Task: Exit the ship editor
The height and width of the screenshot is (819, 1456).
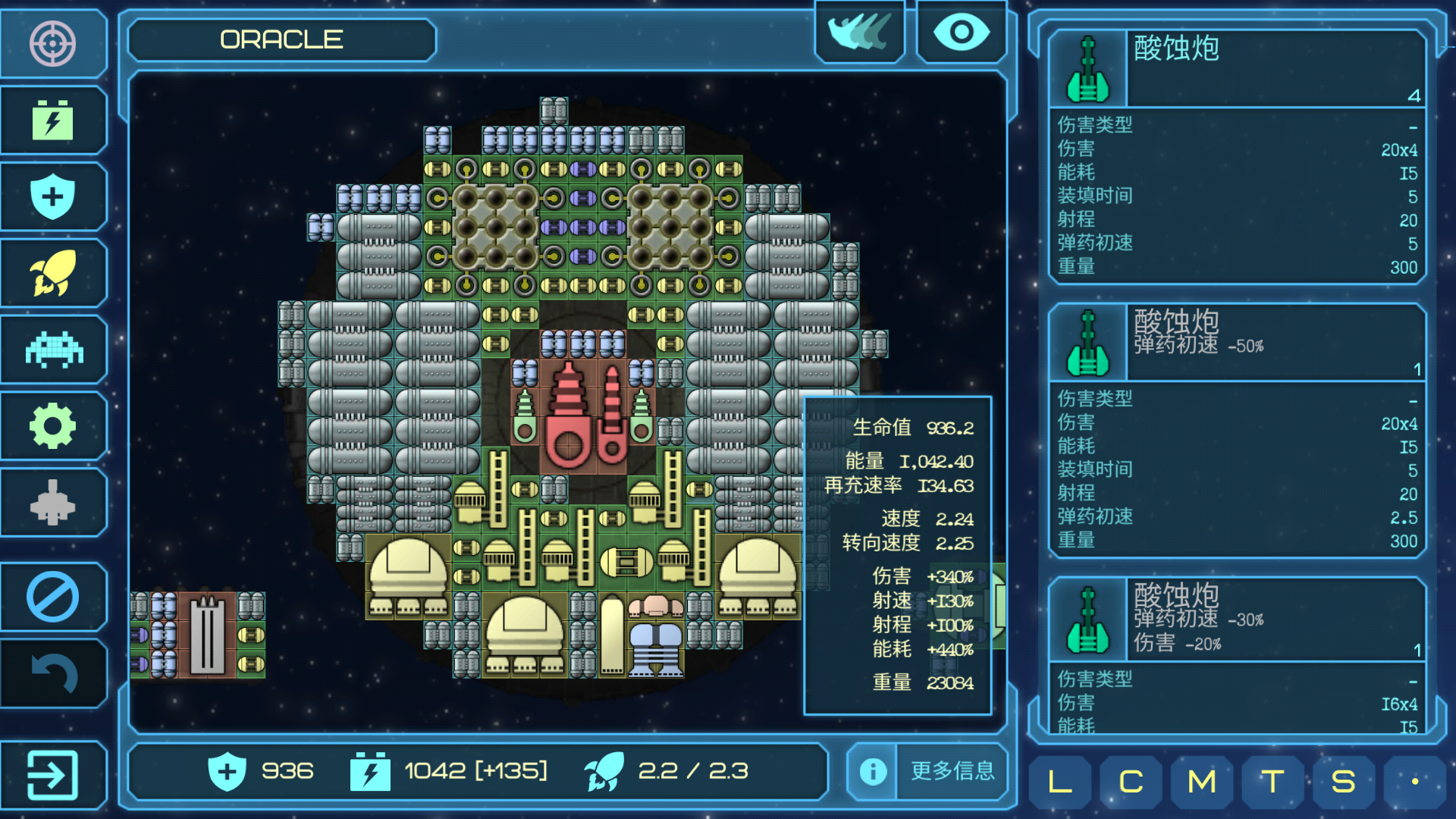Action: (52, 774)
